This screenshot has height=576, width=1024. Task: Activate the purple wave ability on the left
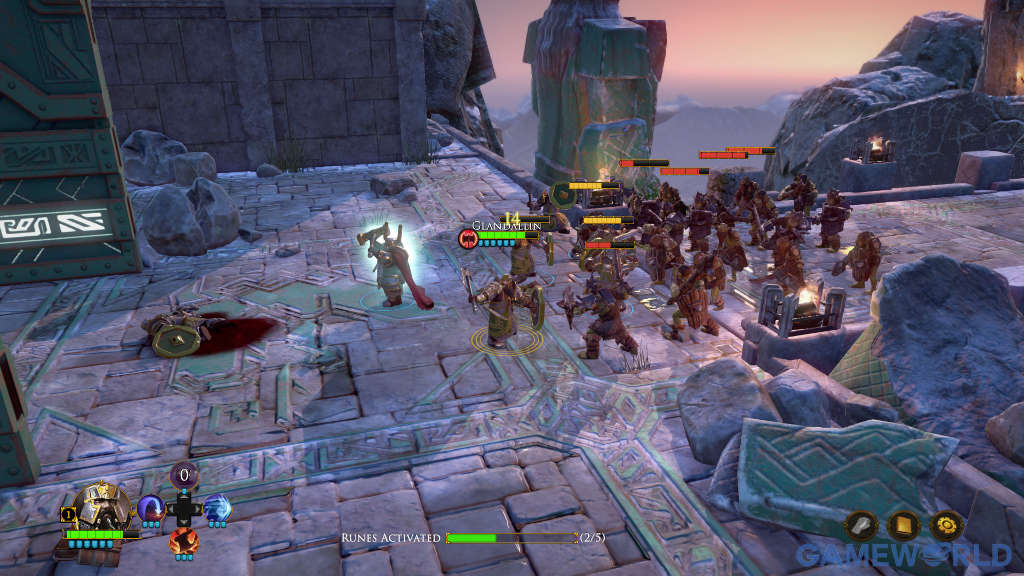coord(151,507)
